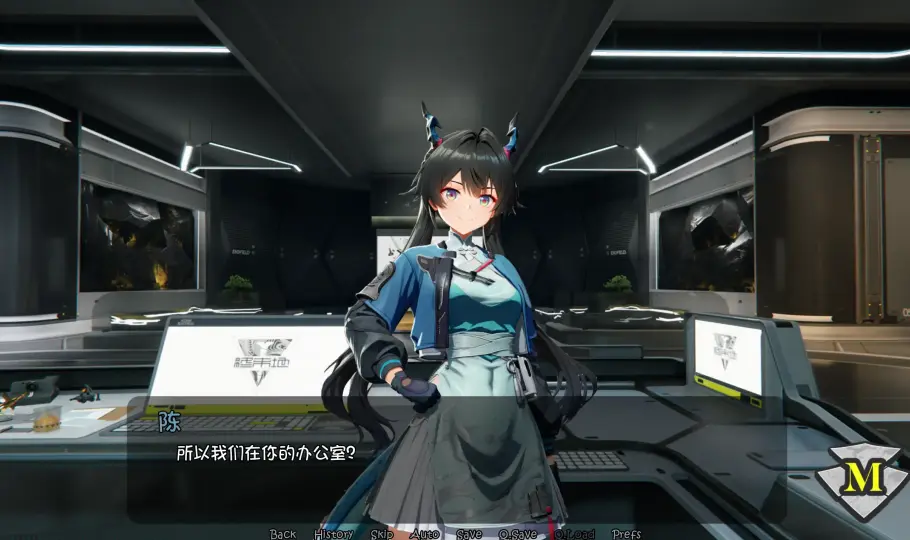Activate Skip to fast-forward dialogue
Screen dimensions: 910x540
point(382,534)
